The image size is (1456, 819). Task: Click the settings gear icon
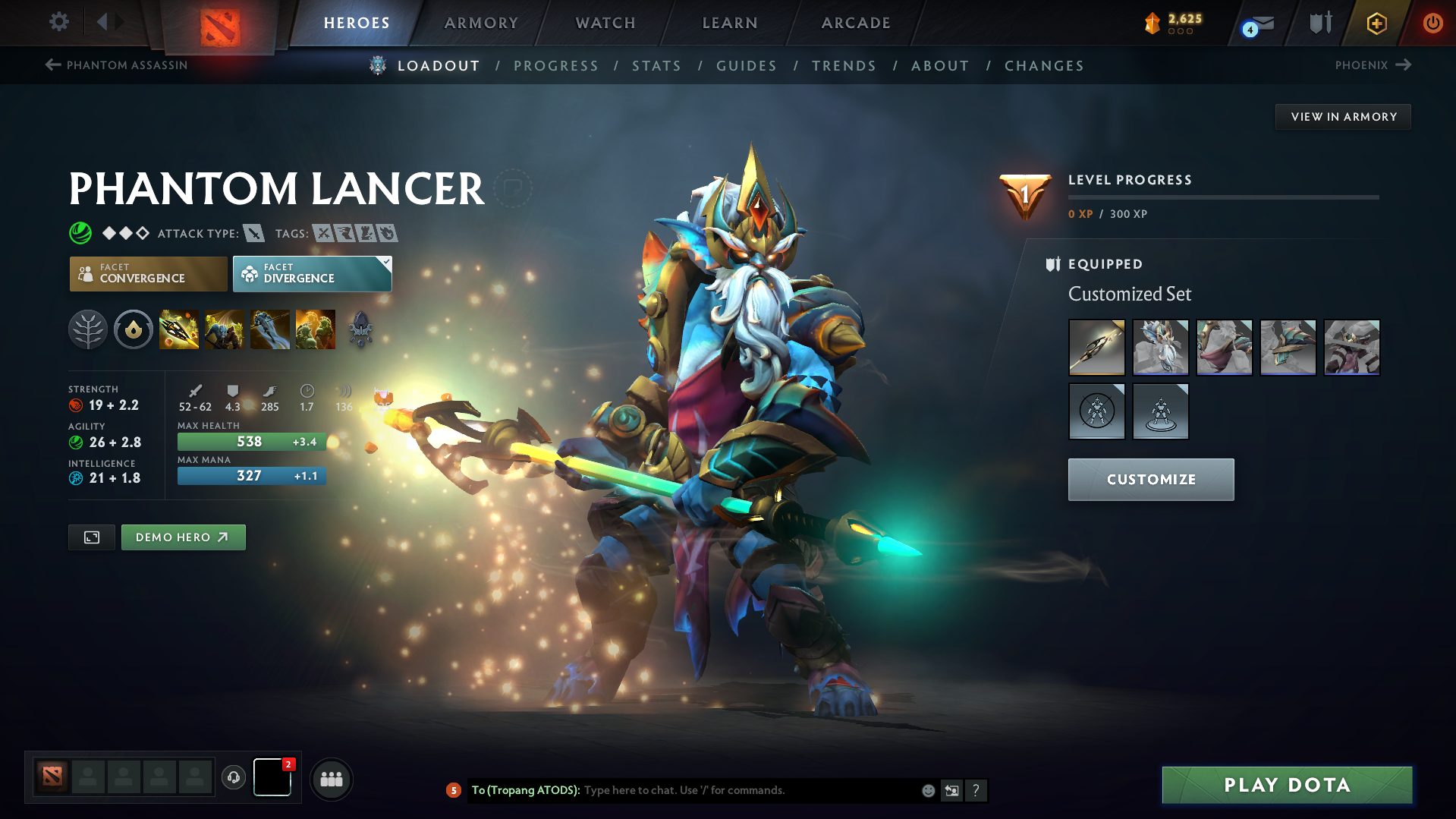click(58, 22)
